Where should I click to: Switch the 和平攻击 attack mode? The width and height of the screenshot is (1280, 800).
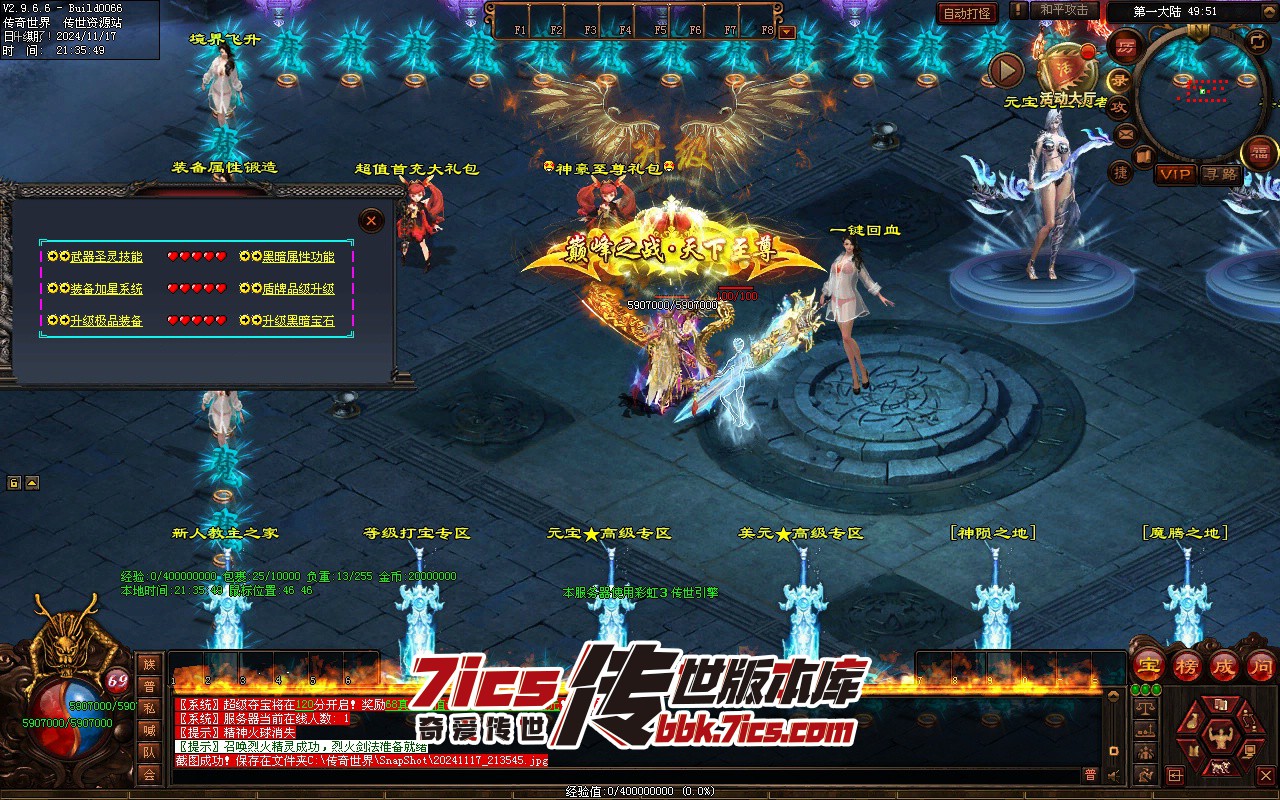pos(1063,10)
